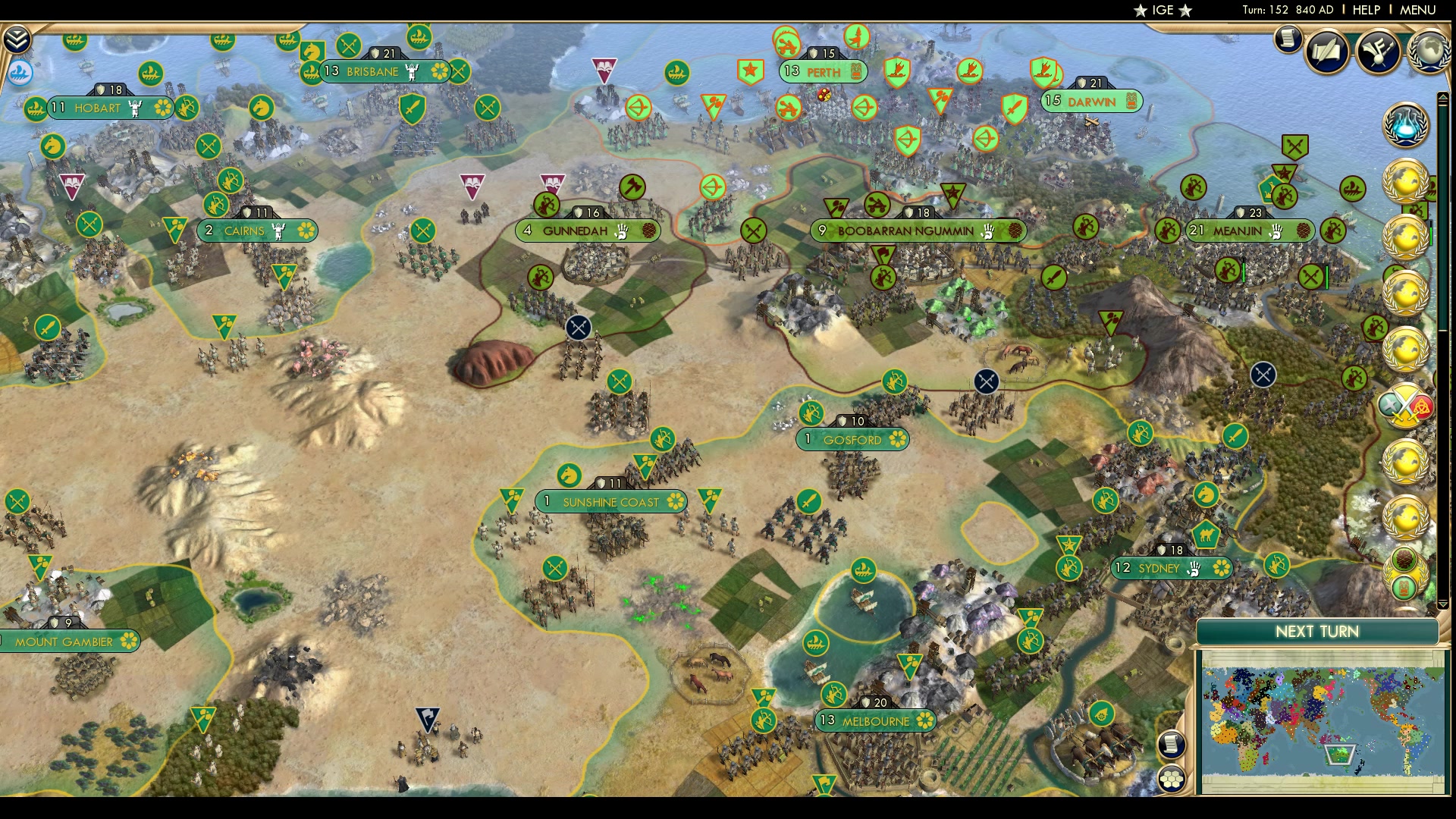Screen dimensions: 1456x819
Task: Click the down arrow on the notification scrollbar
Action: tap(1443, 604)
